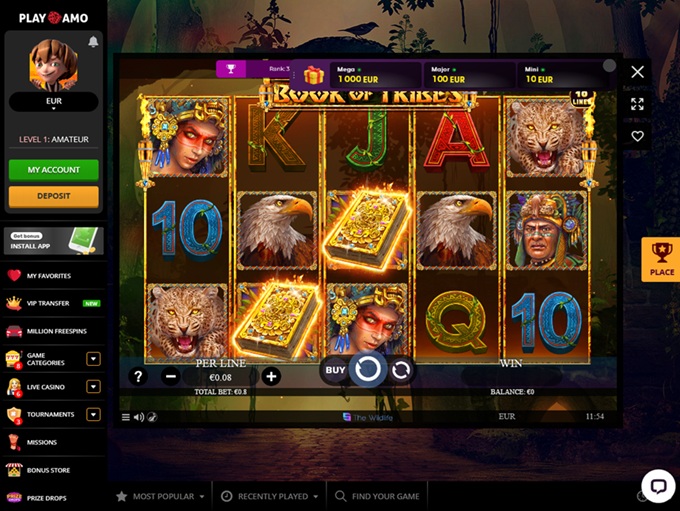The height and width of the screenshot is (511, 680).
Task: Switch the game to fullscreen mode
Action: click(x=637, y=104)
